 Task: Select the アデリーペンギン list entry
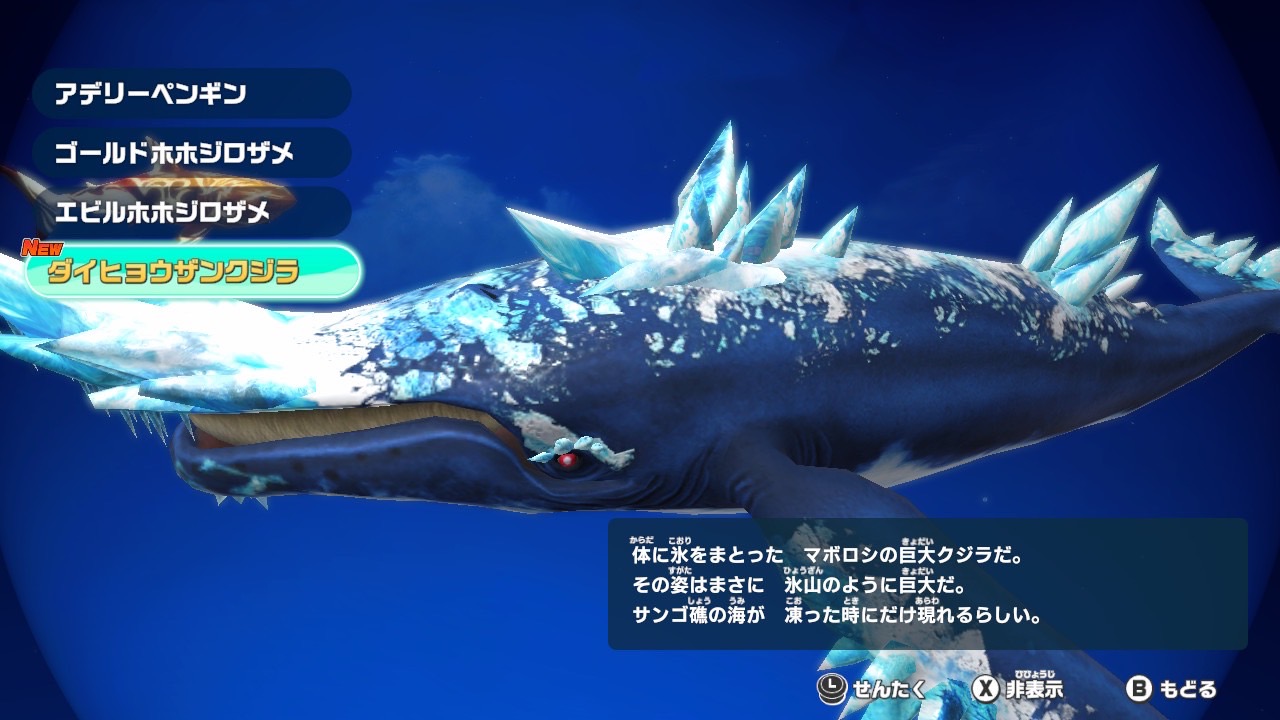(190, 94)
